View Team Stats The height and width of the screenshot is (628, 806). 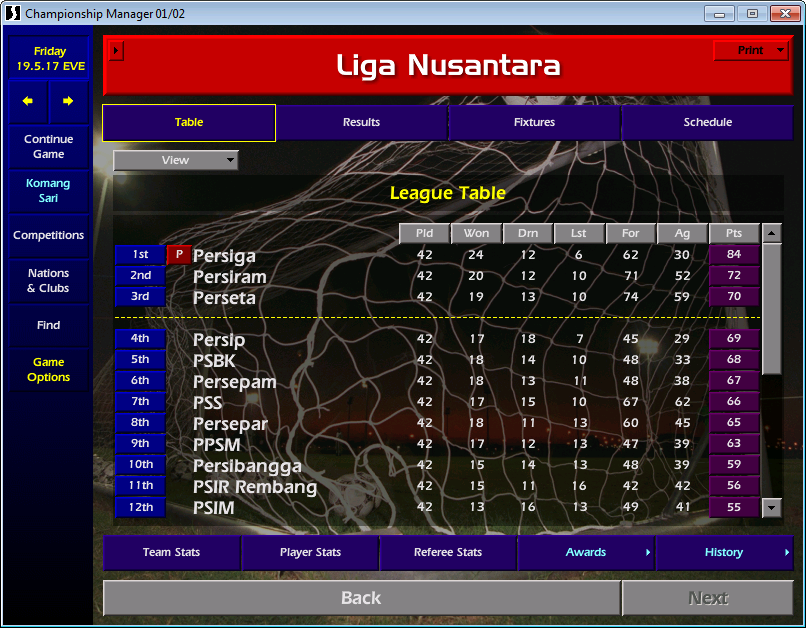click(171, 552)
